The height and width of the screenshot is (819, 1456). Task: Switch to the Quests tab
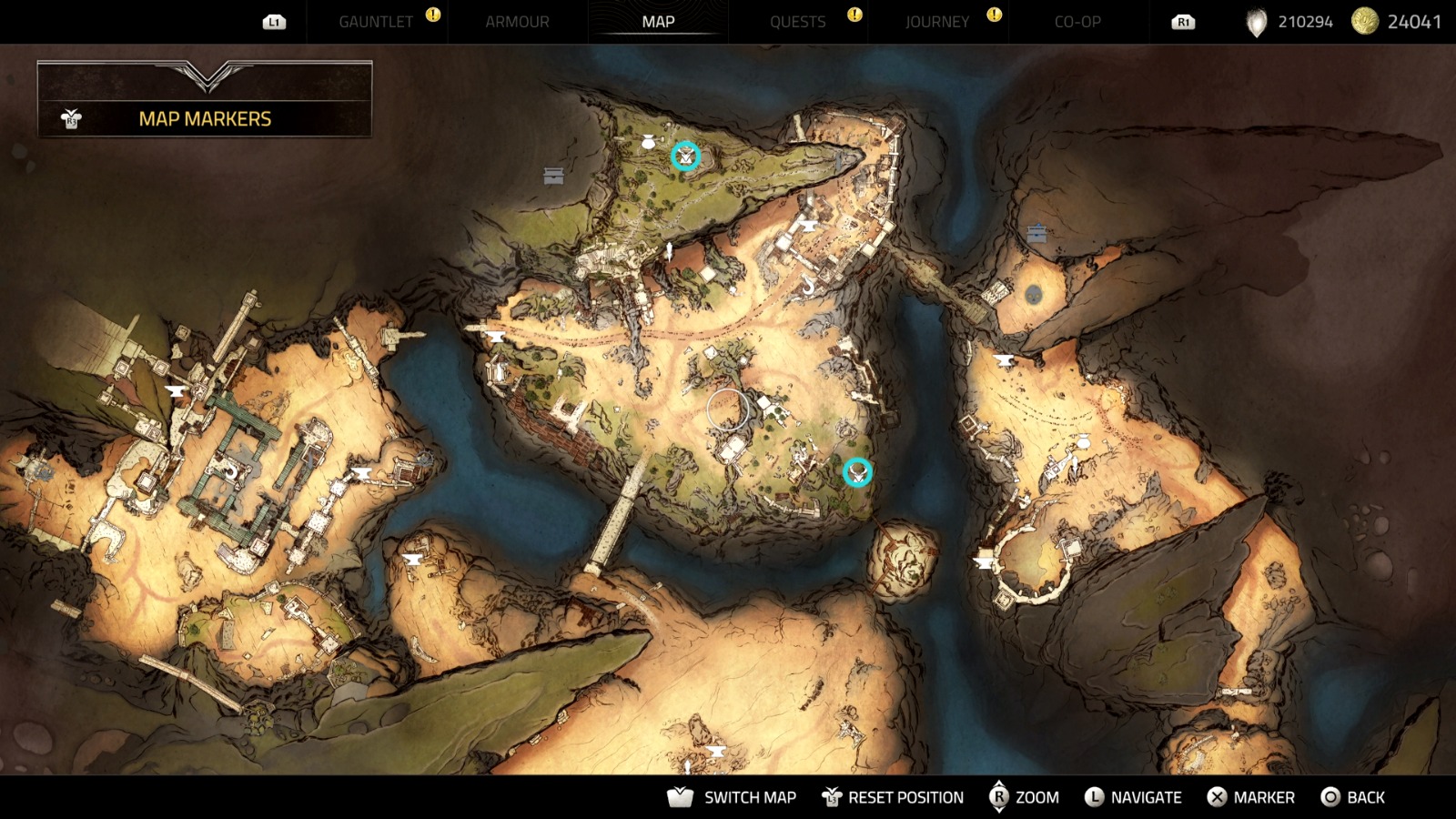[x=798, y=21]
